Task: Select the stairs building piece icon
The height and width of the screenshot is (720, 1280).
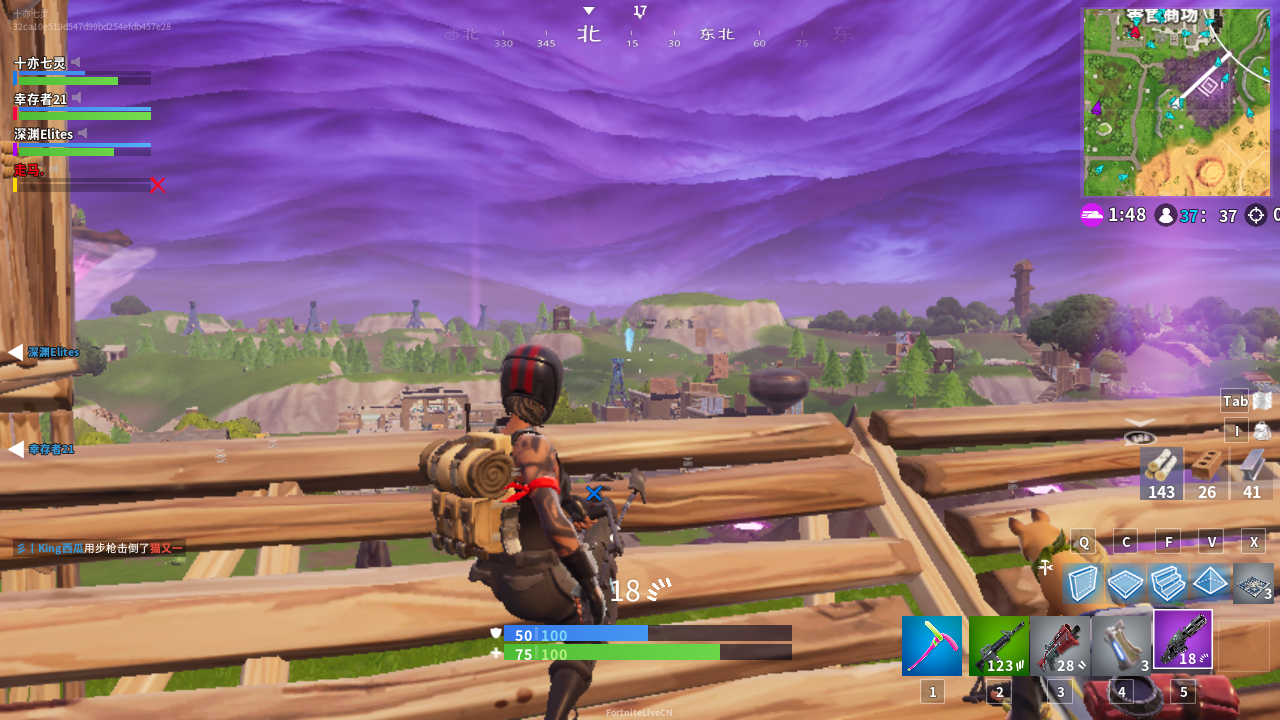Action: click(1168, 583)
